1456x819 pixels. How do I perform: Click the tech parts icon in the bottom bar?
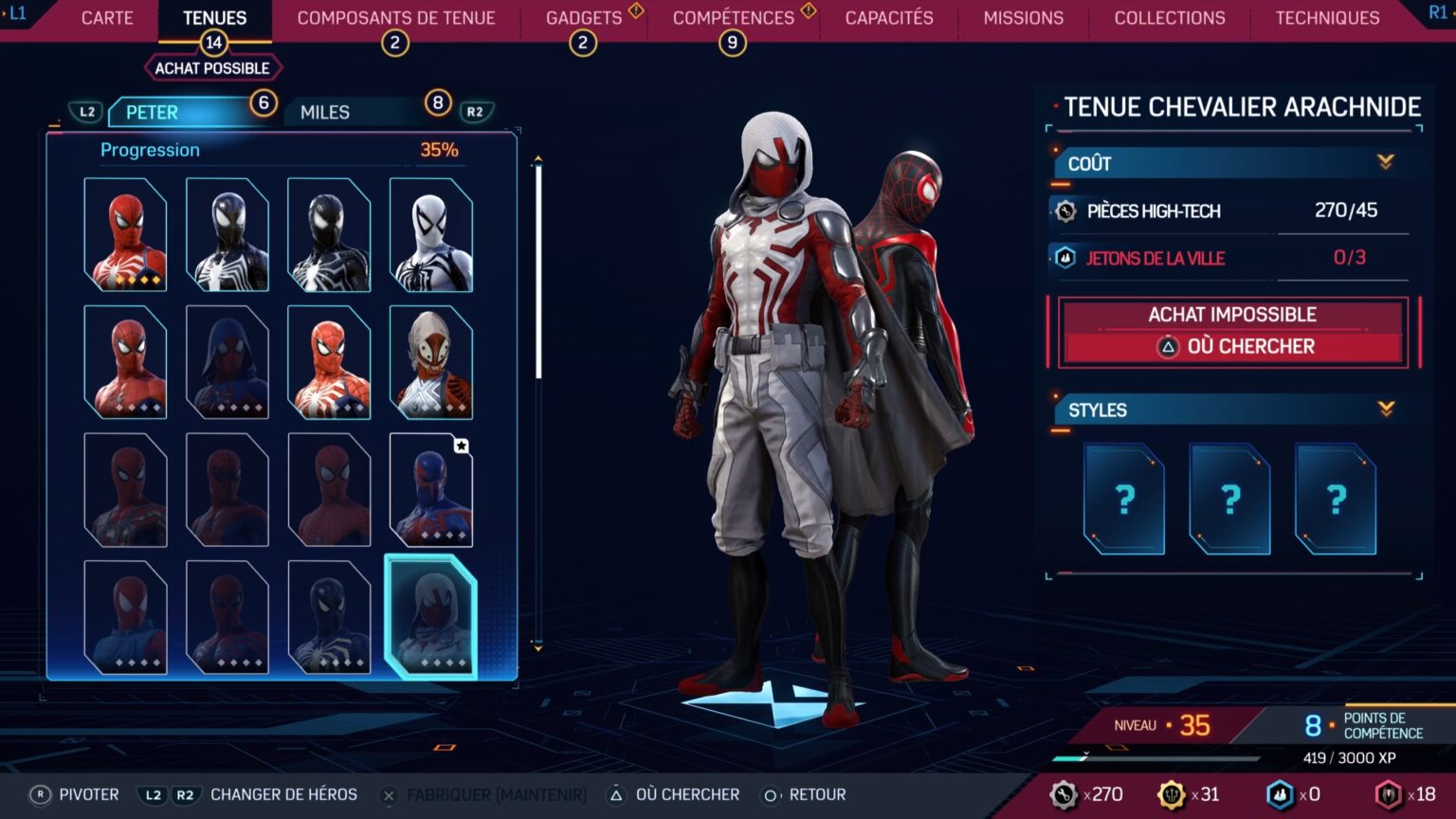tap(1062, 794)
